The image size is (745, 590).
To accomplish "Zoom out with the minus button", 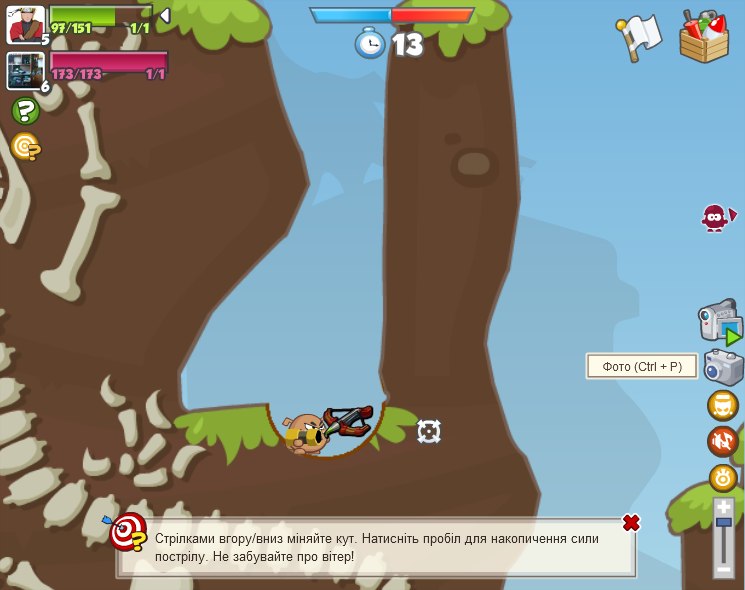I will click(x=723, y=568).
